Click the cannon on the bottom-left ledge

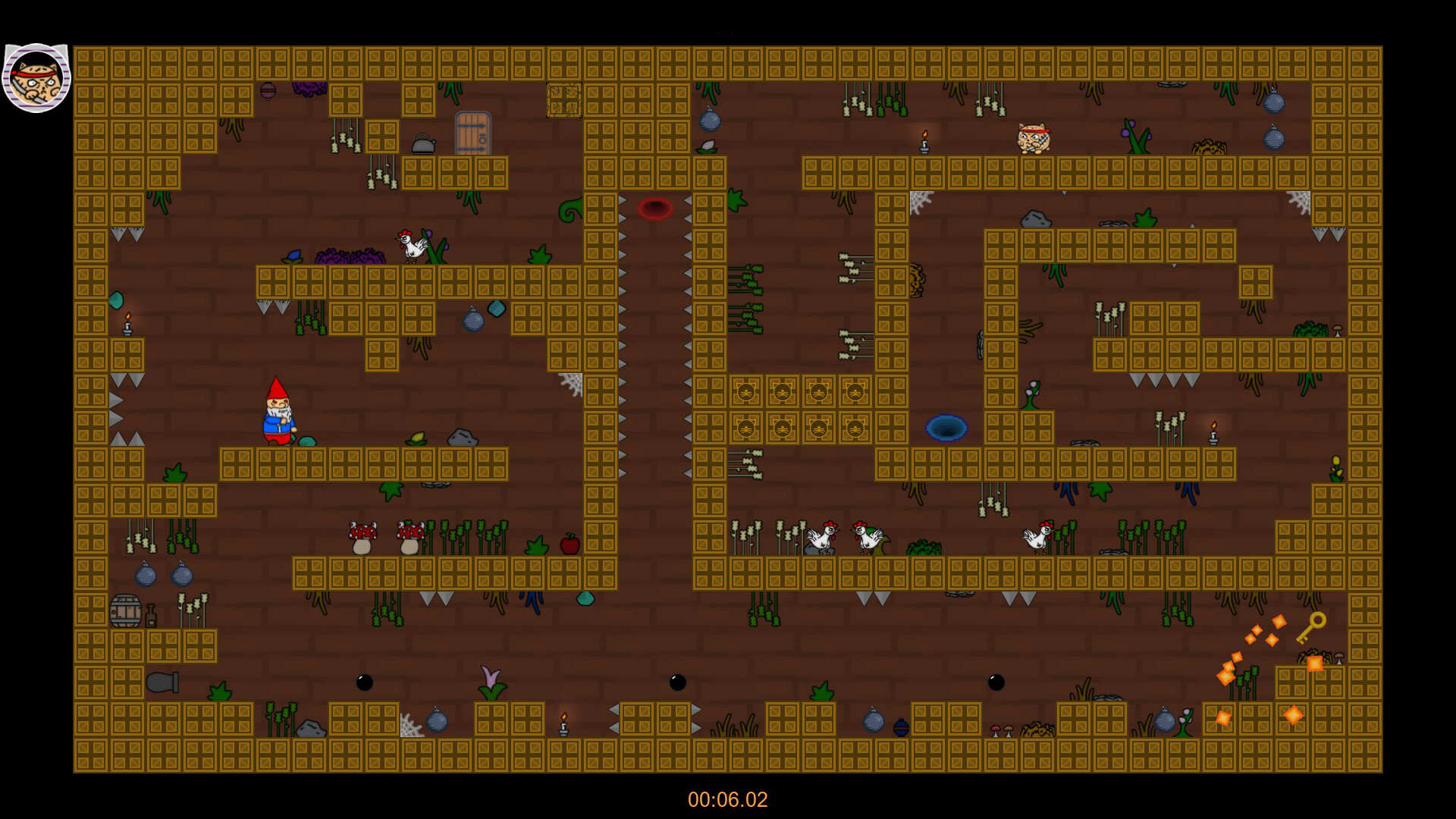click(163, 684)
